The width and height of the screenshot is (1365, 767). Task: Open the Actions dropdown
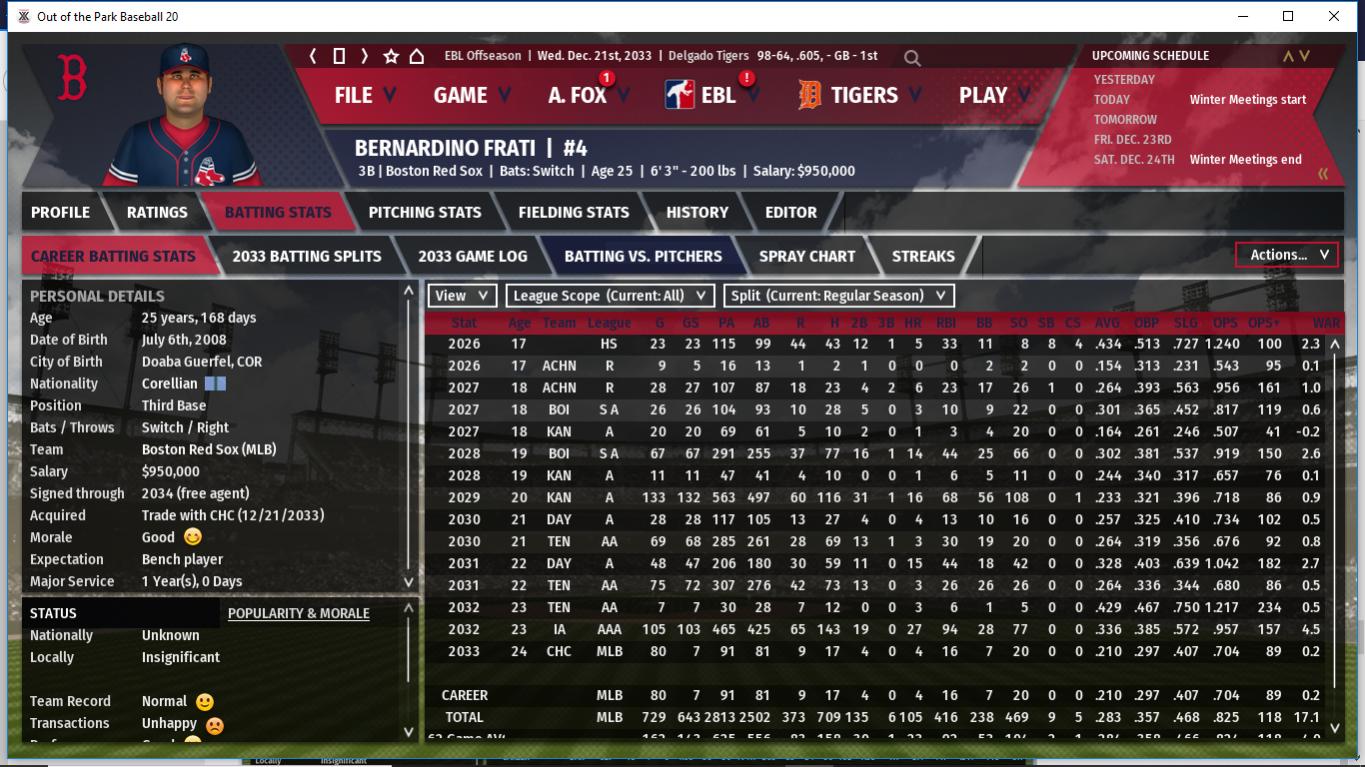click(1287, 255)
